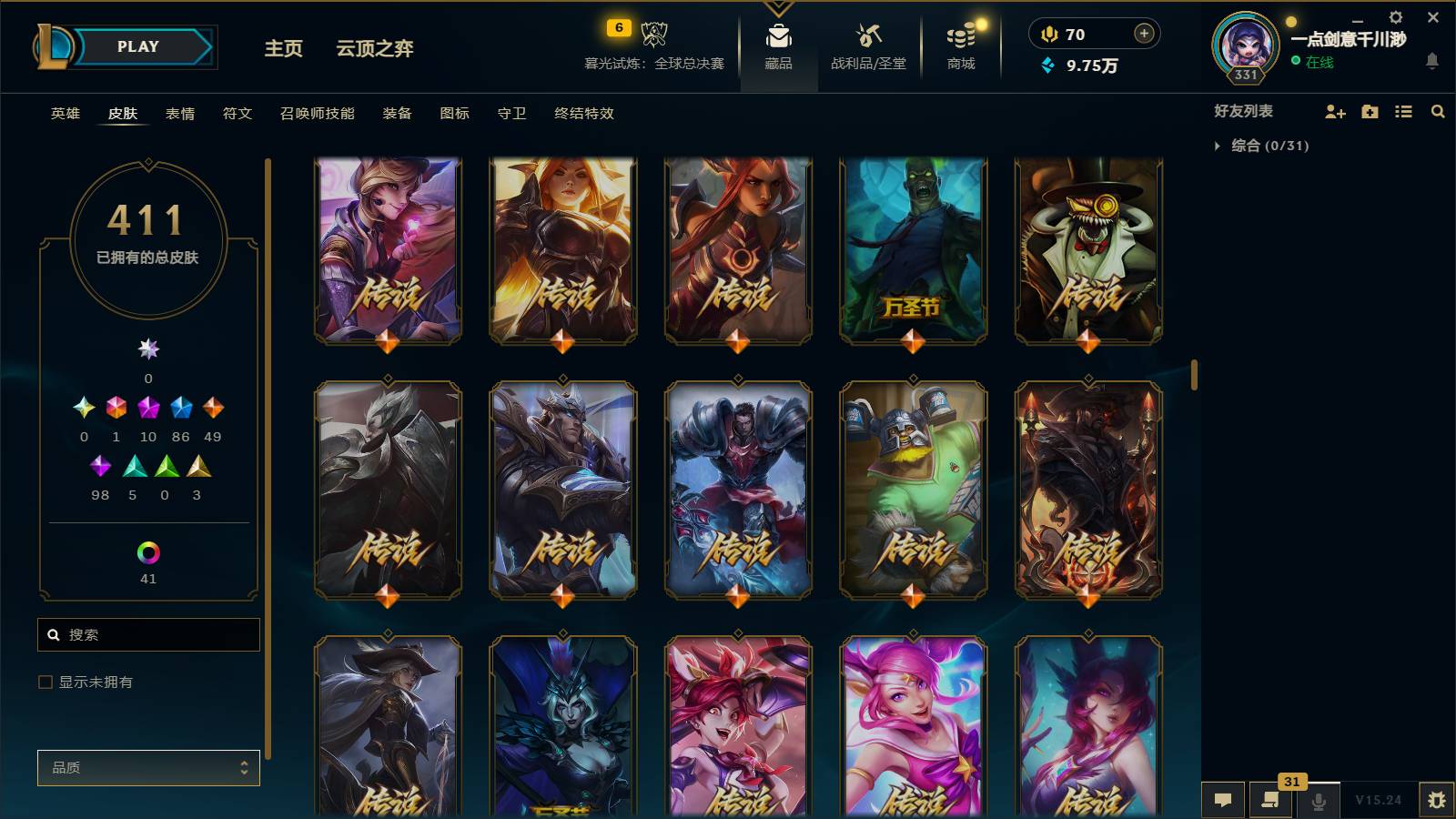The image size is (1456, 819).
Task: Click the create friend group folder icon
Action: click(1369, 112)
